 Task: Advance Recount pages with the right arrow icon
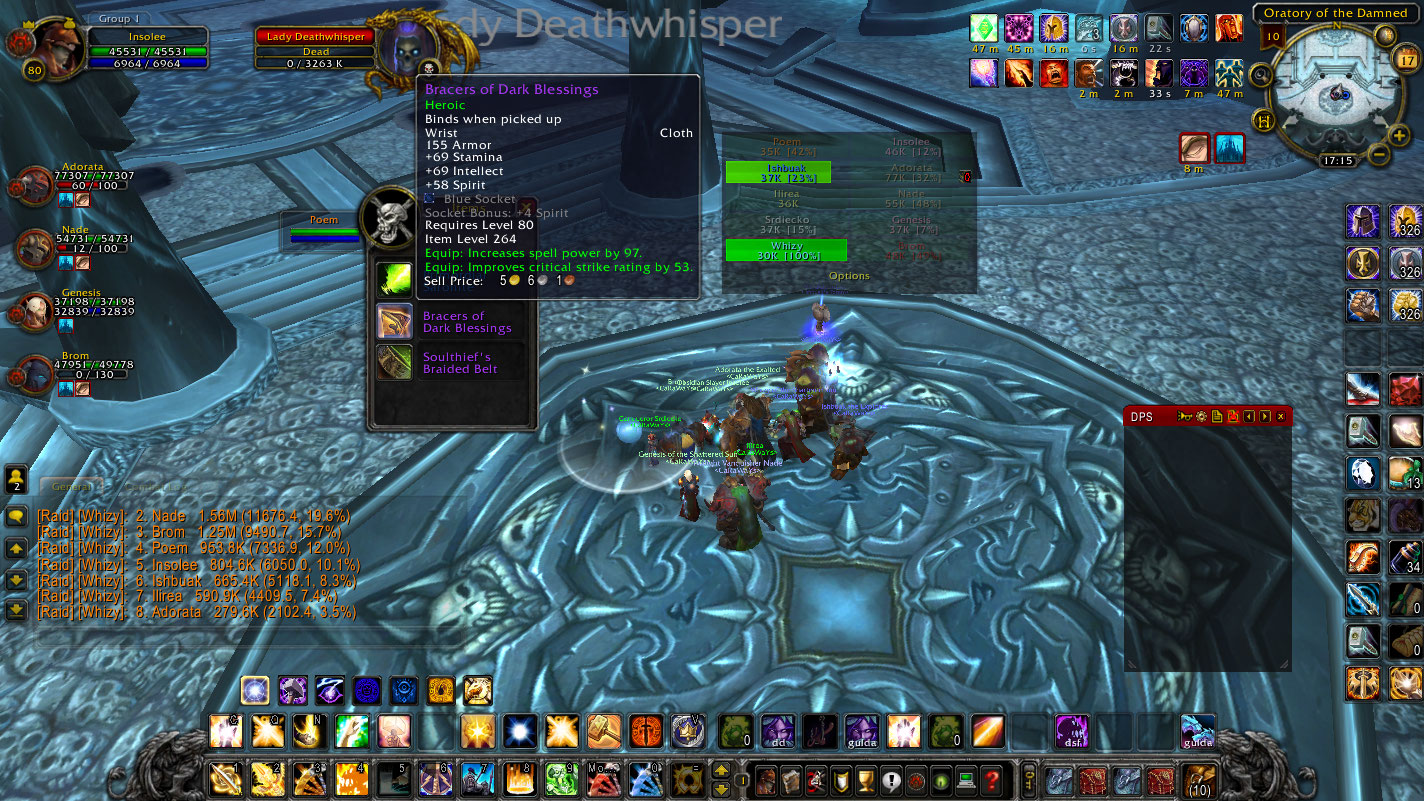[1264, 417]
